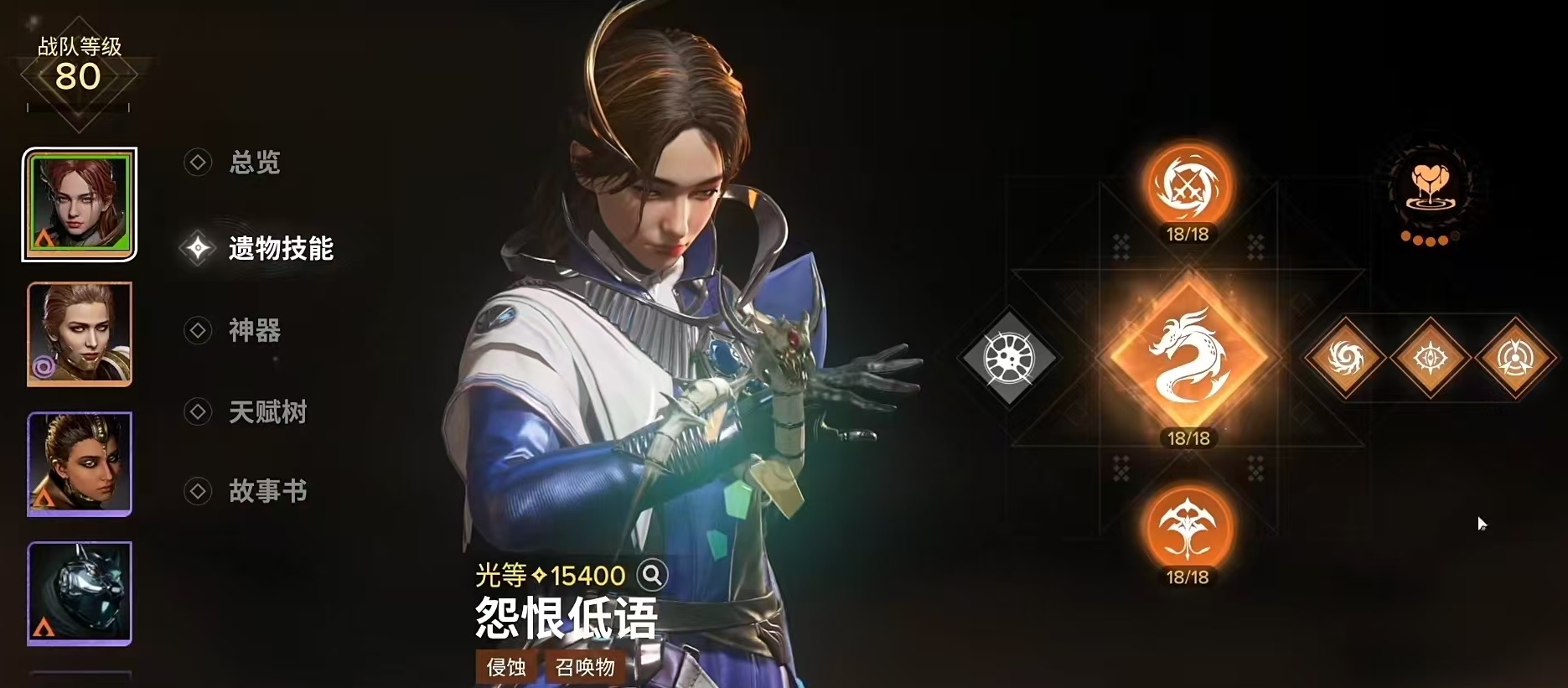Open the magnifier search beside 光等 15400

tap(652, 576)
